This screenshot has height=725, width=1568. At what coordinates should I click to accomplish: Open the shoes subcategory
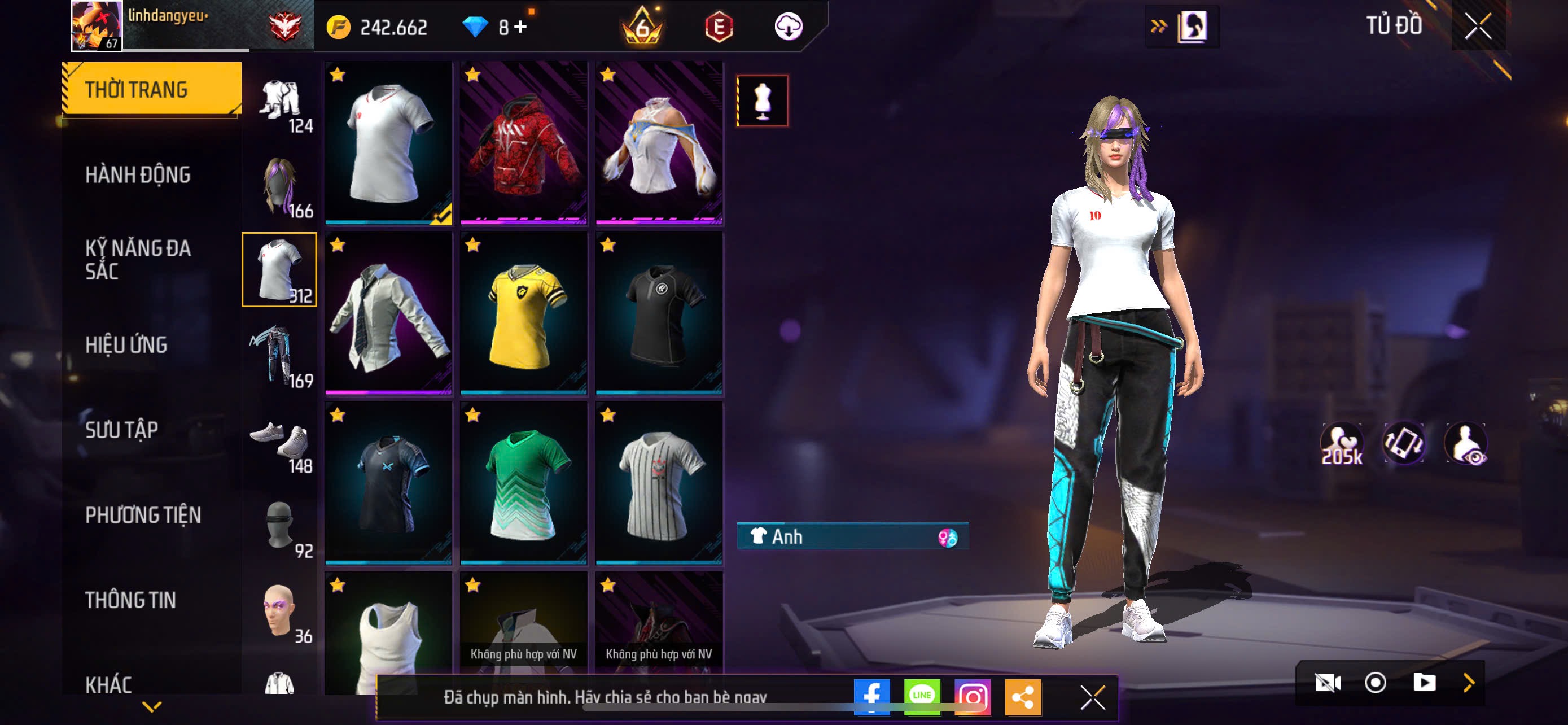click(x=279, y=441)
